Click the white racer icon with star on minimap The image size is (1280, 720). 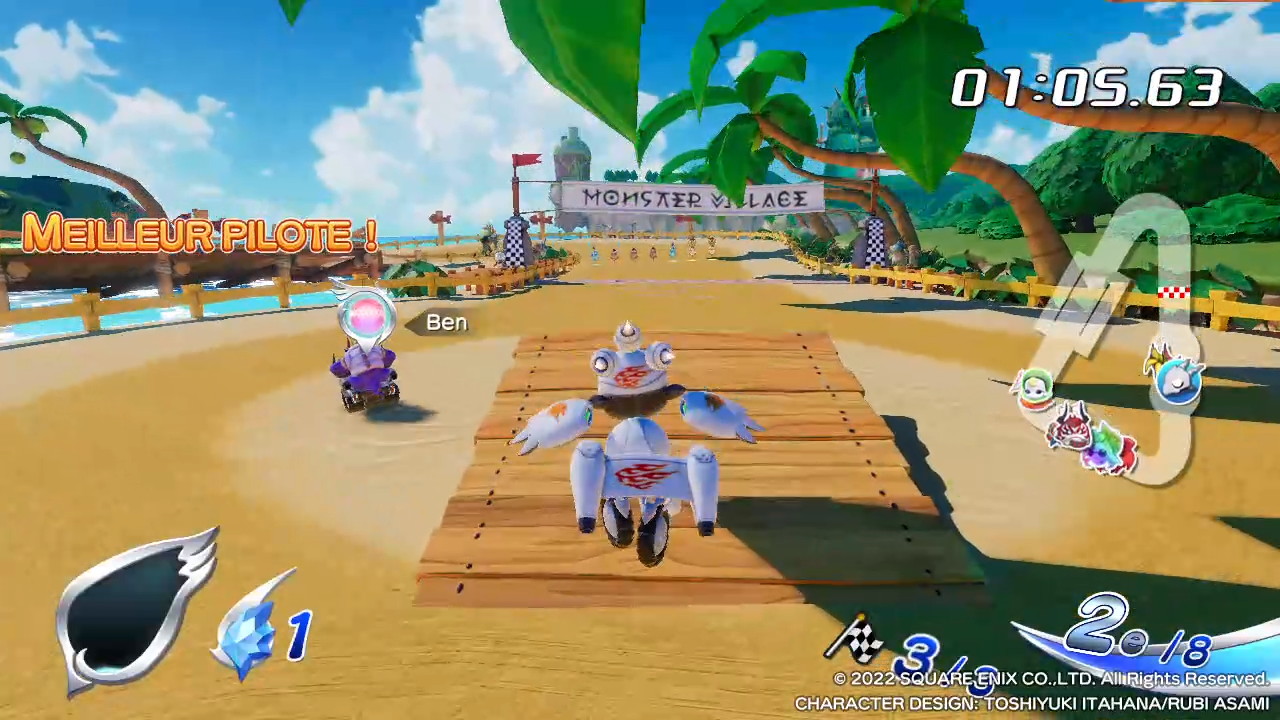click(1177, 378)
